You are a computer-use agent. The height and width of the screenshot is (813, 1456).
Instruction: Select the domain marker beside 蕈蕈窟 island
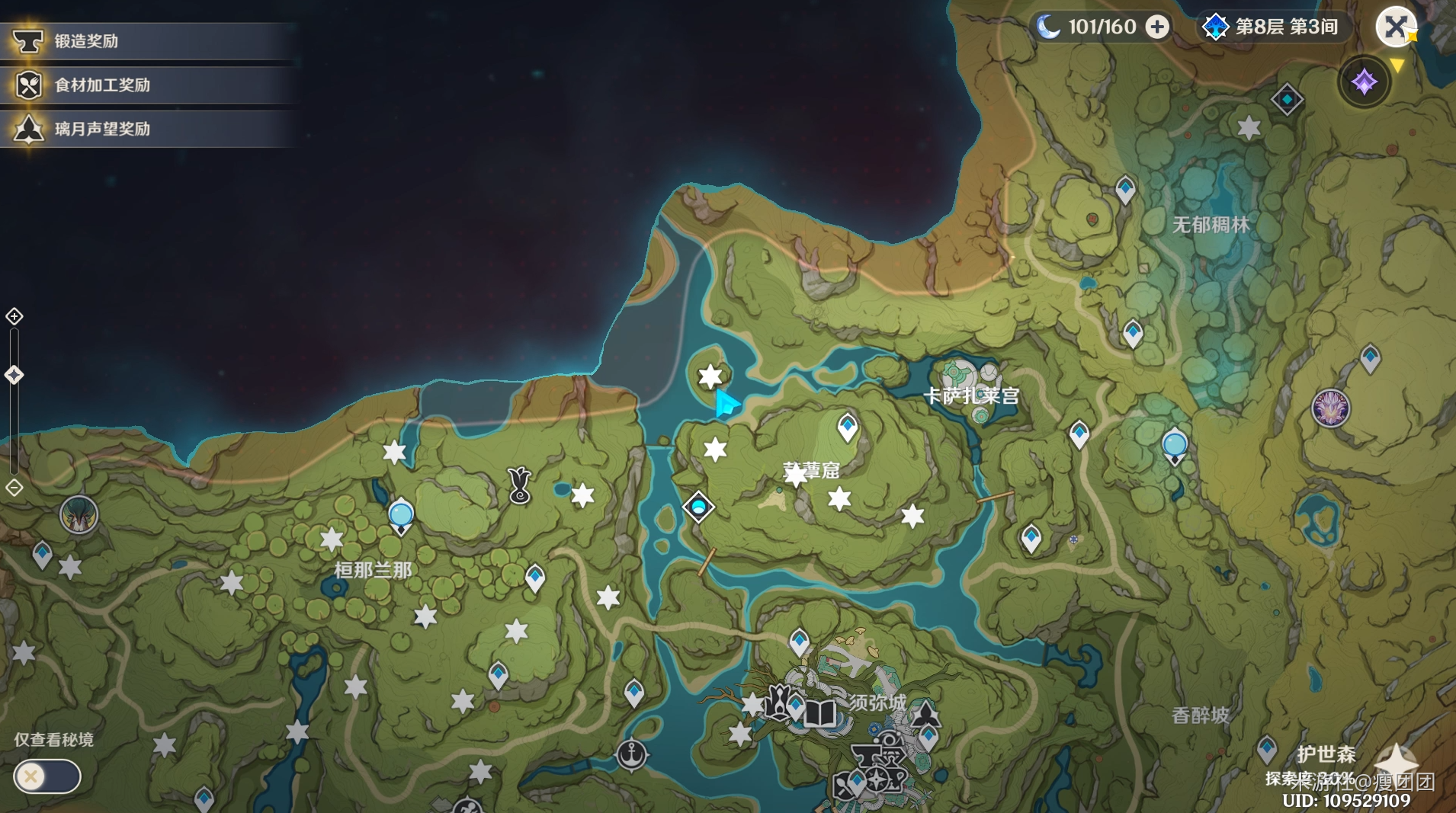click(698, 507)
